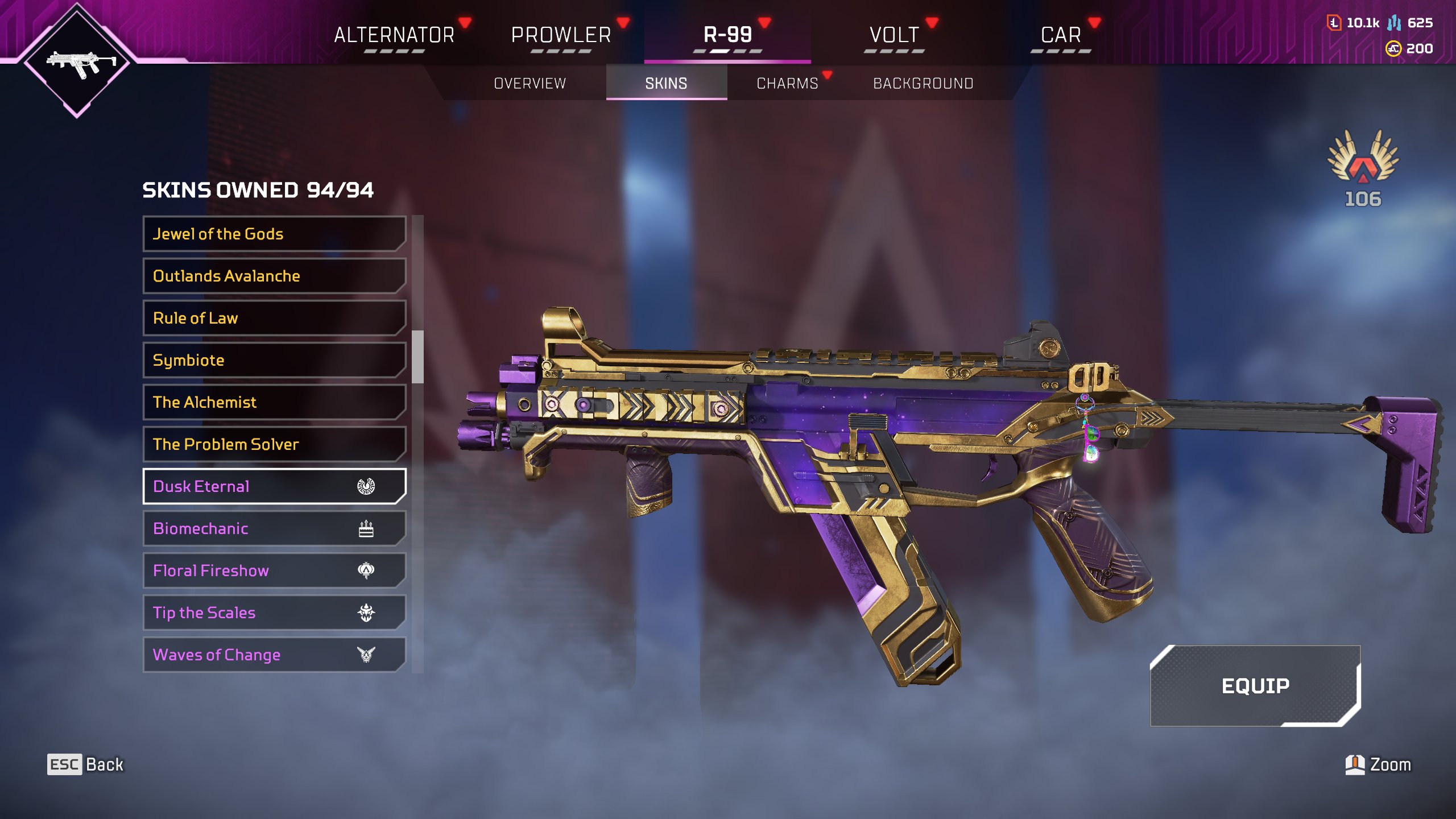Open the Background sub-tab
Image resolution: width=1456 pixels, height=819 pixels.
coord(923,84)
